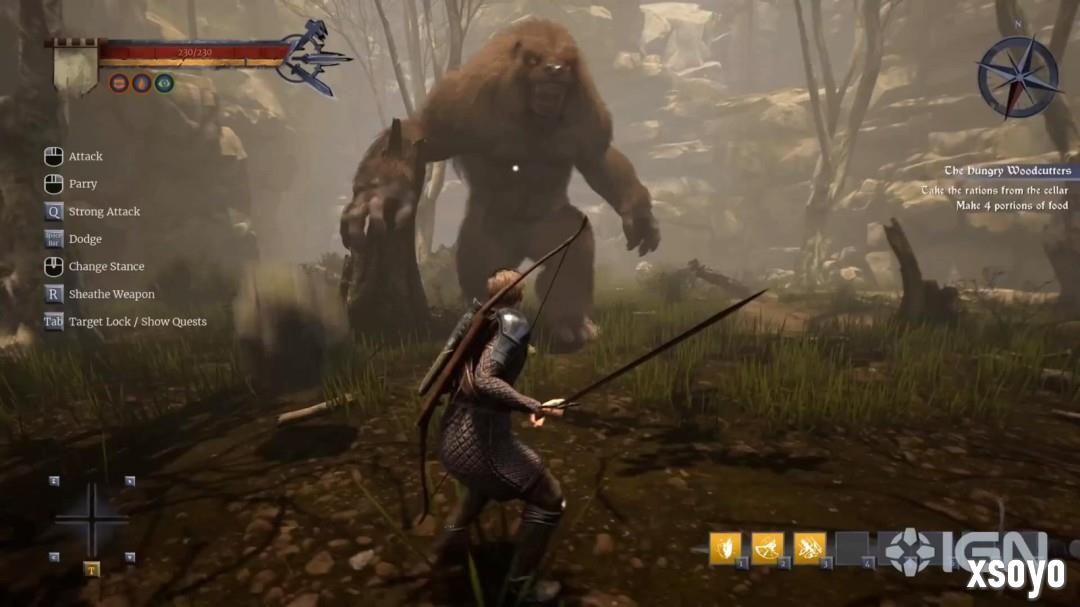Click the crossed swords stance emblem
This screenshot has width=1080, height=607.
316,57
